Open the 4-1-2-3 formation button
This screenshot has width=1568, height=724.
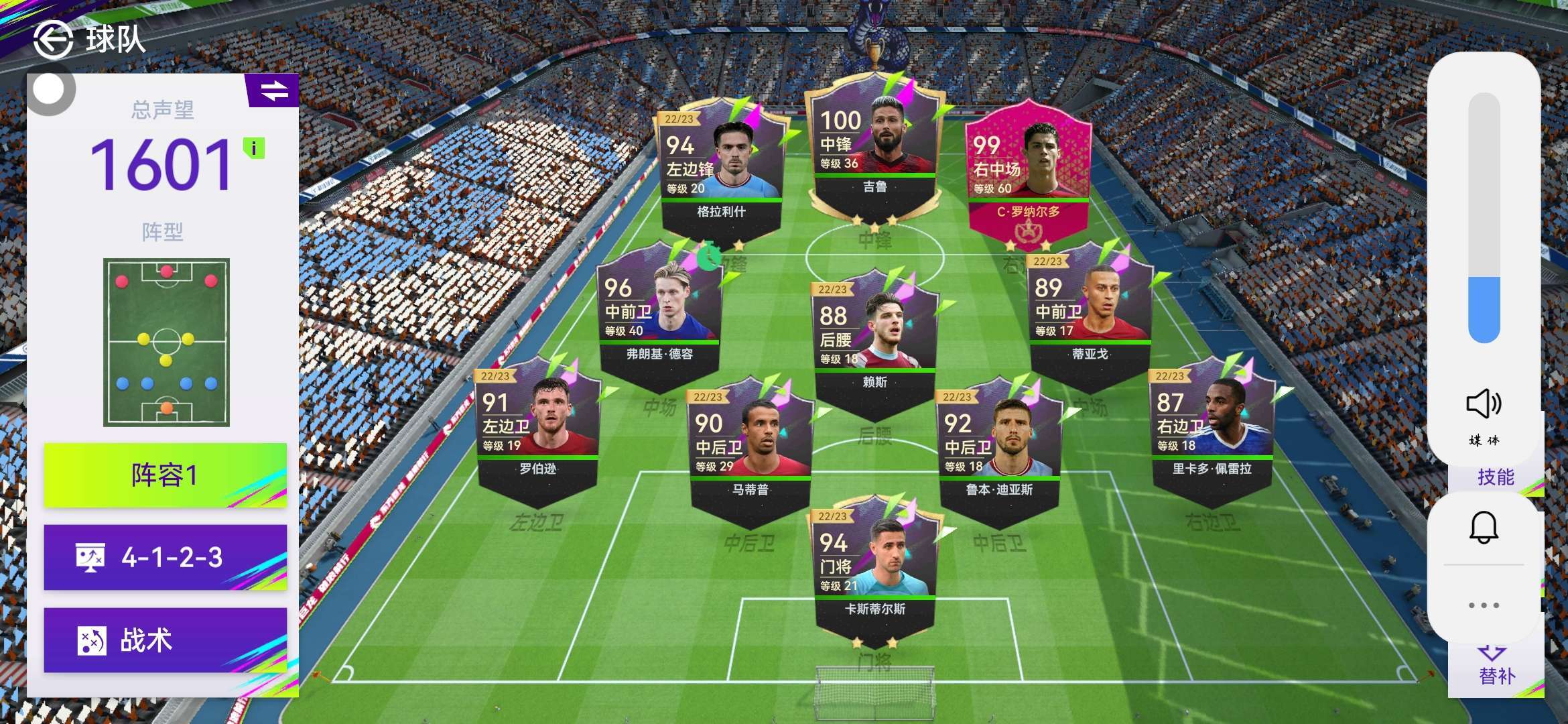[166, 557]
